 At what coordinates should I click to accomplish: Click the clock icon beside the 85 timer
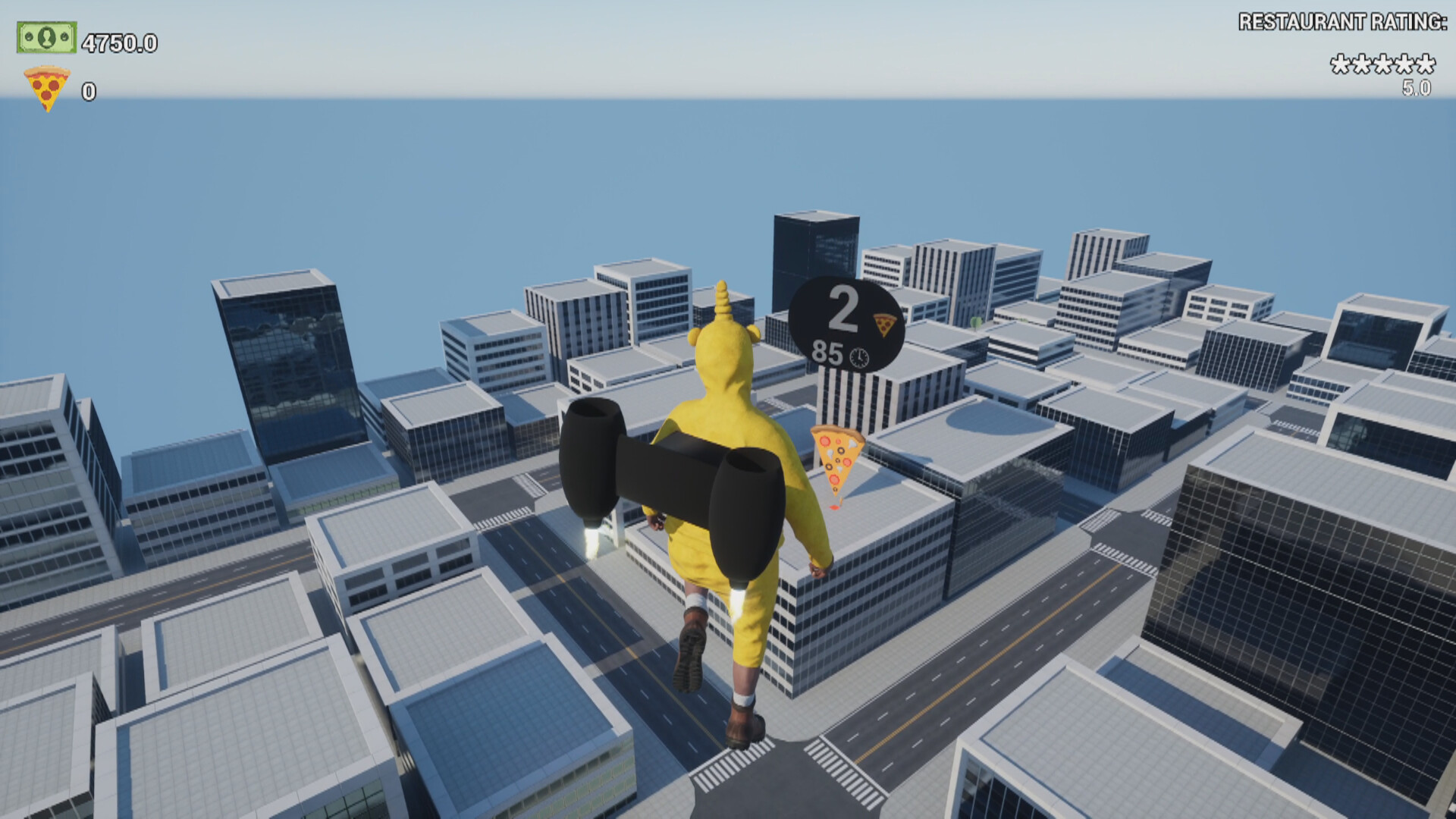861,354
